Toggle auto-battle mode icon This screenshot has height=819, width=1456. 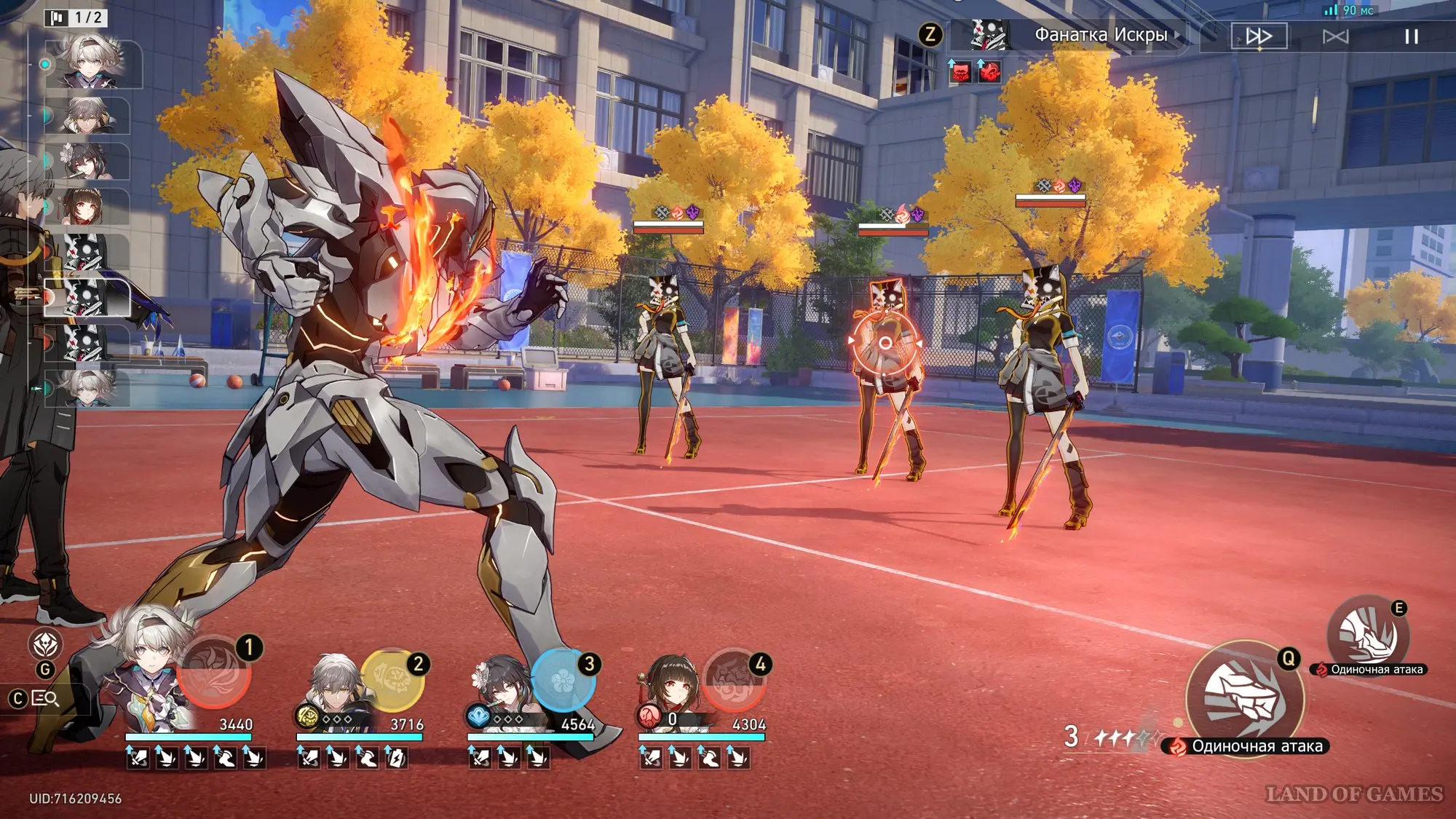1335,36
